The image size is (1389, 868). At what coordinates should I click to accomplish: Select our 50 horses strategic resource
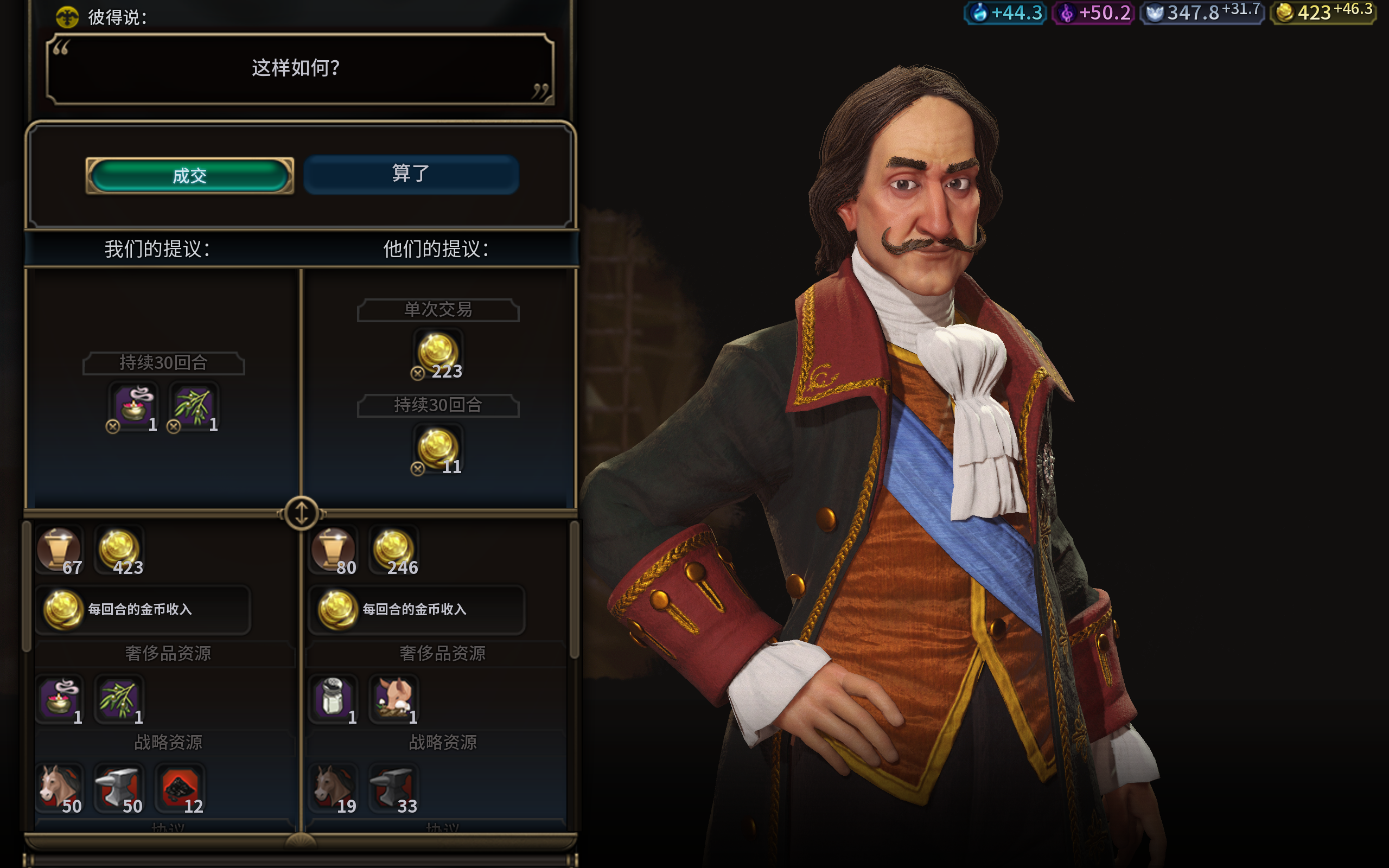click(x=59, y=789)
